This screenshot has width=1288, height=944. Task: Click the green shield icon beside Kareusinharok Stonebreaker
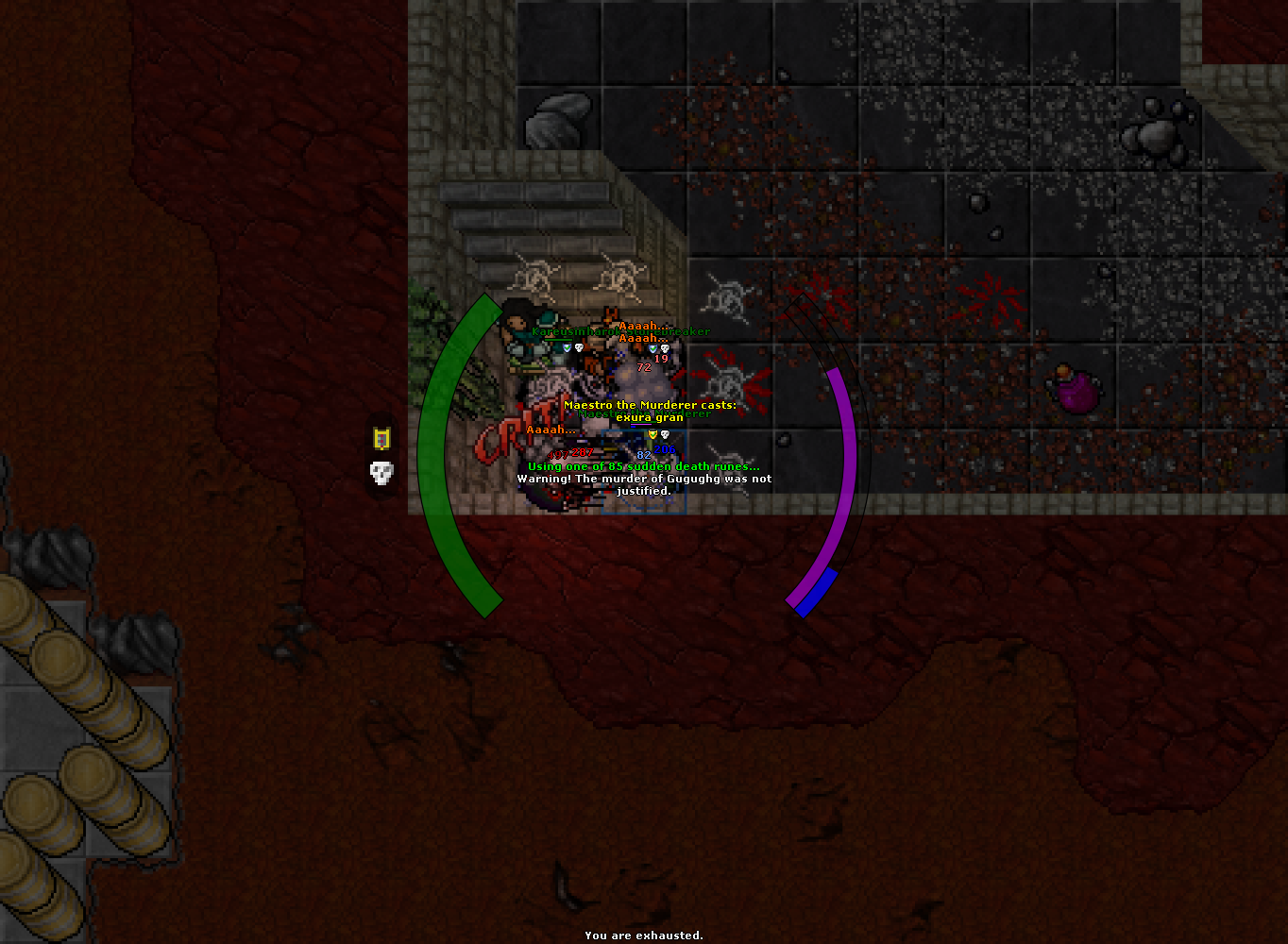tap(567, 347)
